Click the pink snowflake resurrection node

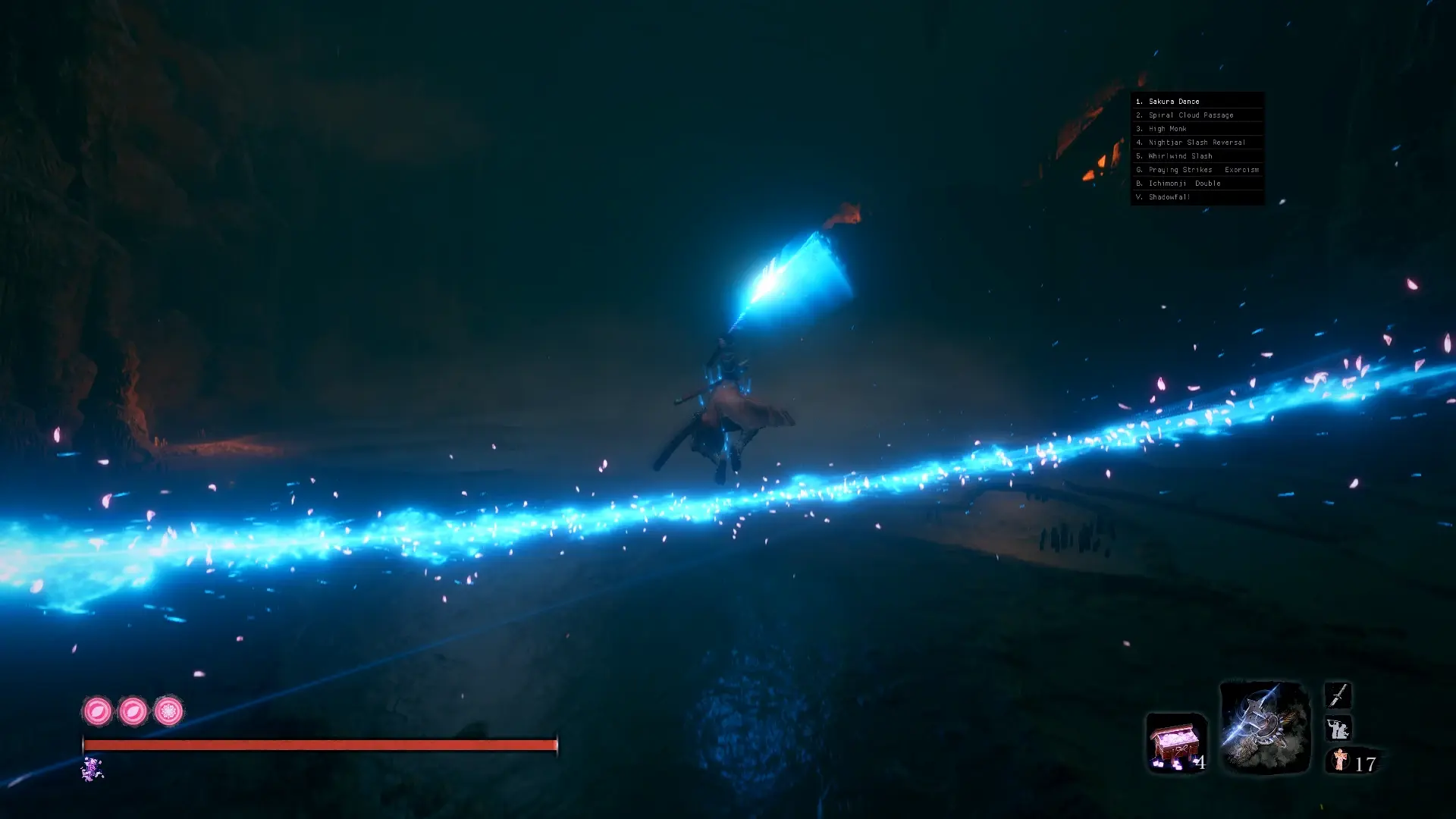[168, 711]
